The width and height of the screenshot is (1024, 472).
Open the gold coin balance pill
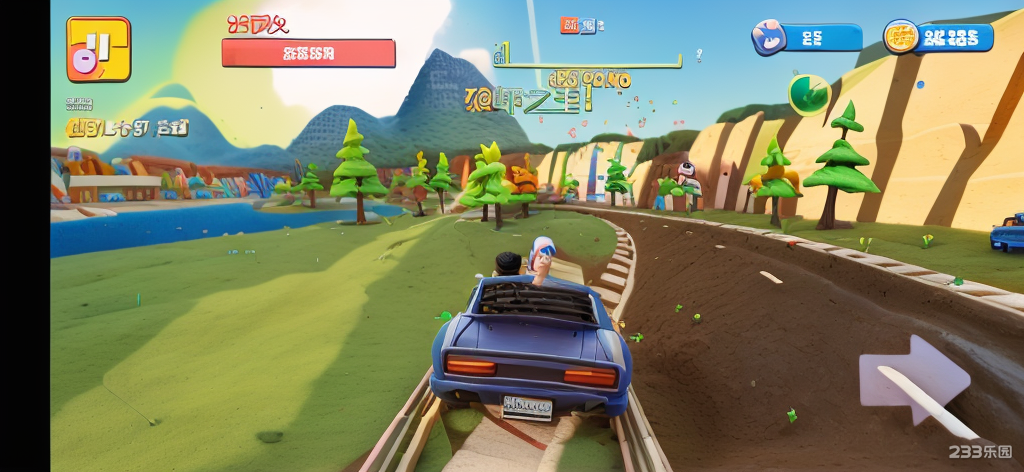coord(938,38)
